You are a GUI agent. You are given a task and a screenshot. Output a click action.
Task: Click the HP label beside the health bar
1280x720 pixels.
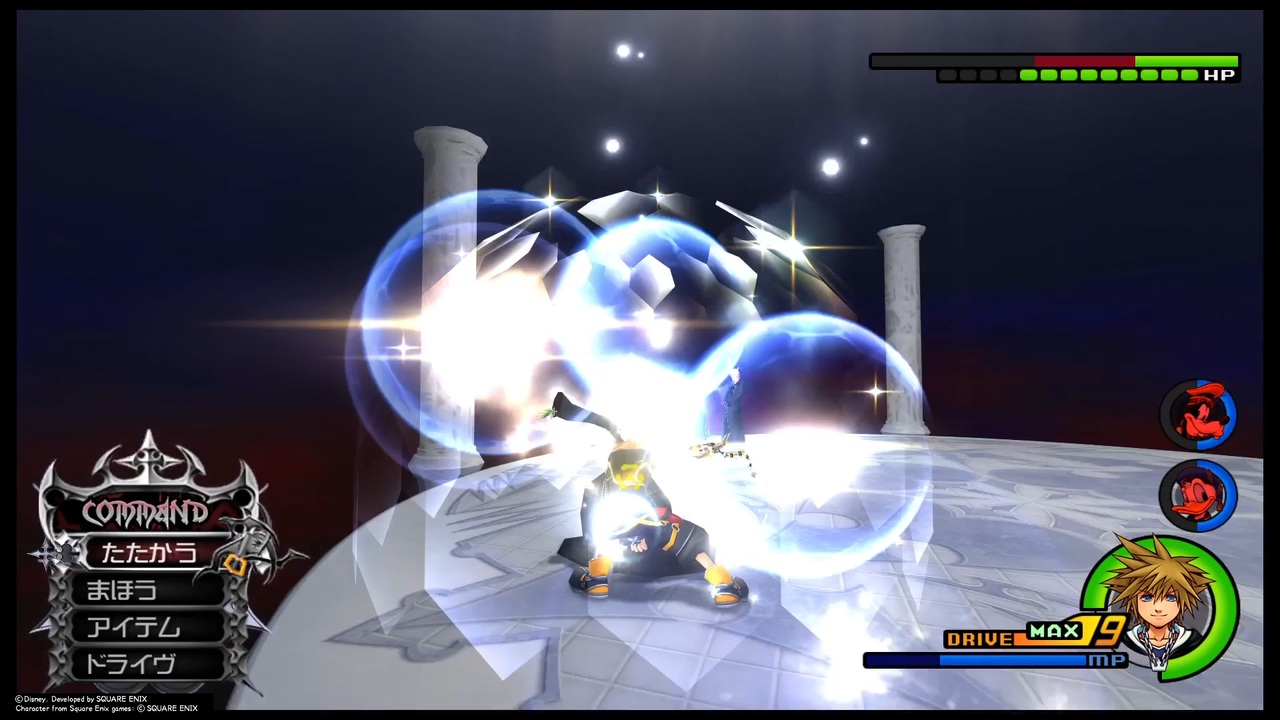tap(1218, 74)
